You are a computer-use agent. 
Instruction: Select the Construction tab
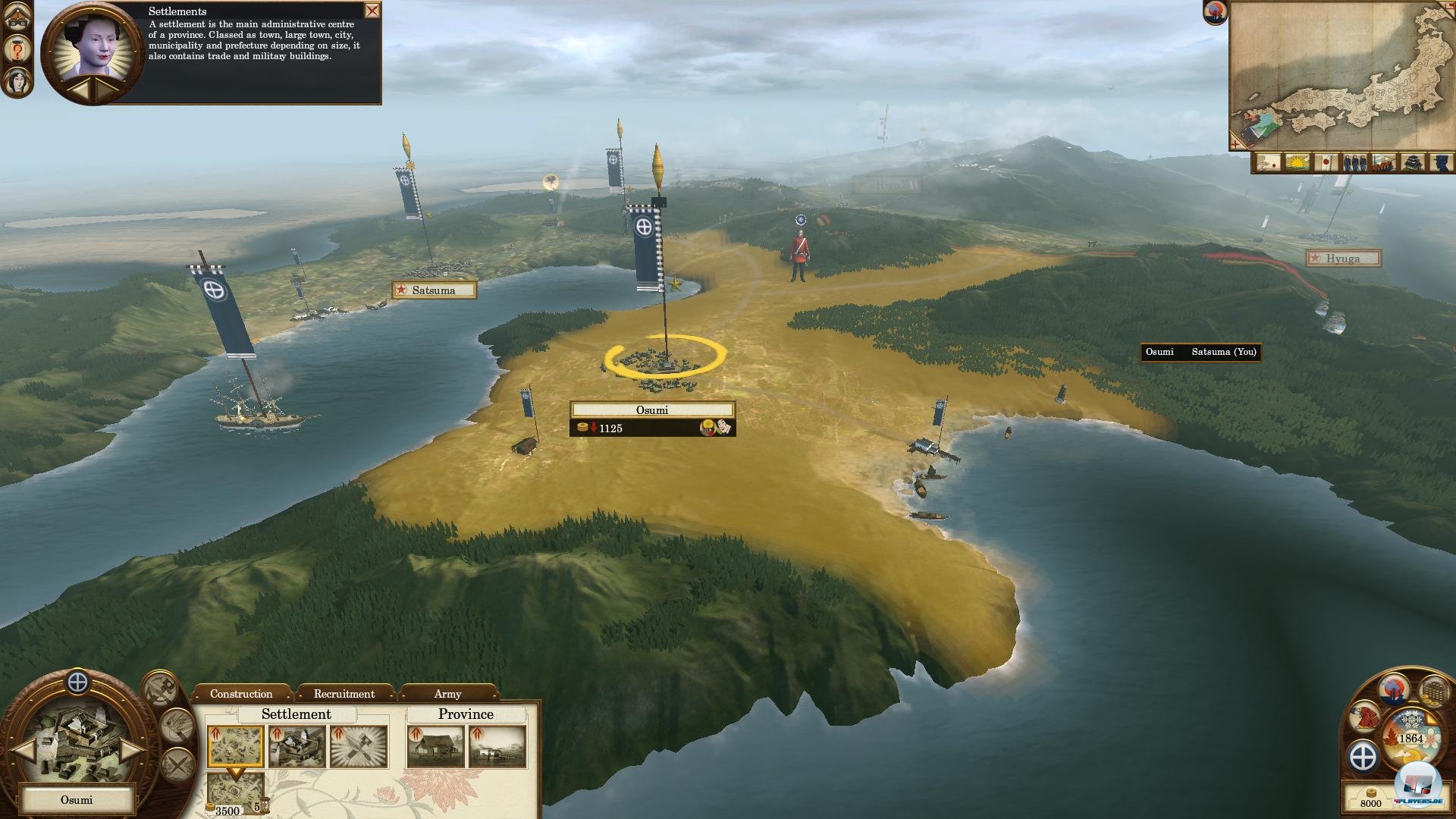[241, 694]
